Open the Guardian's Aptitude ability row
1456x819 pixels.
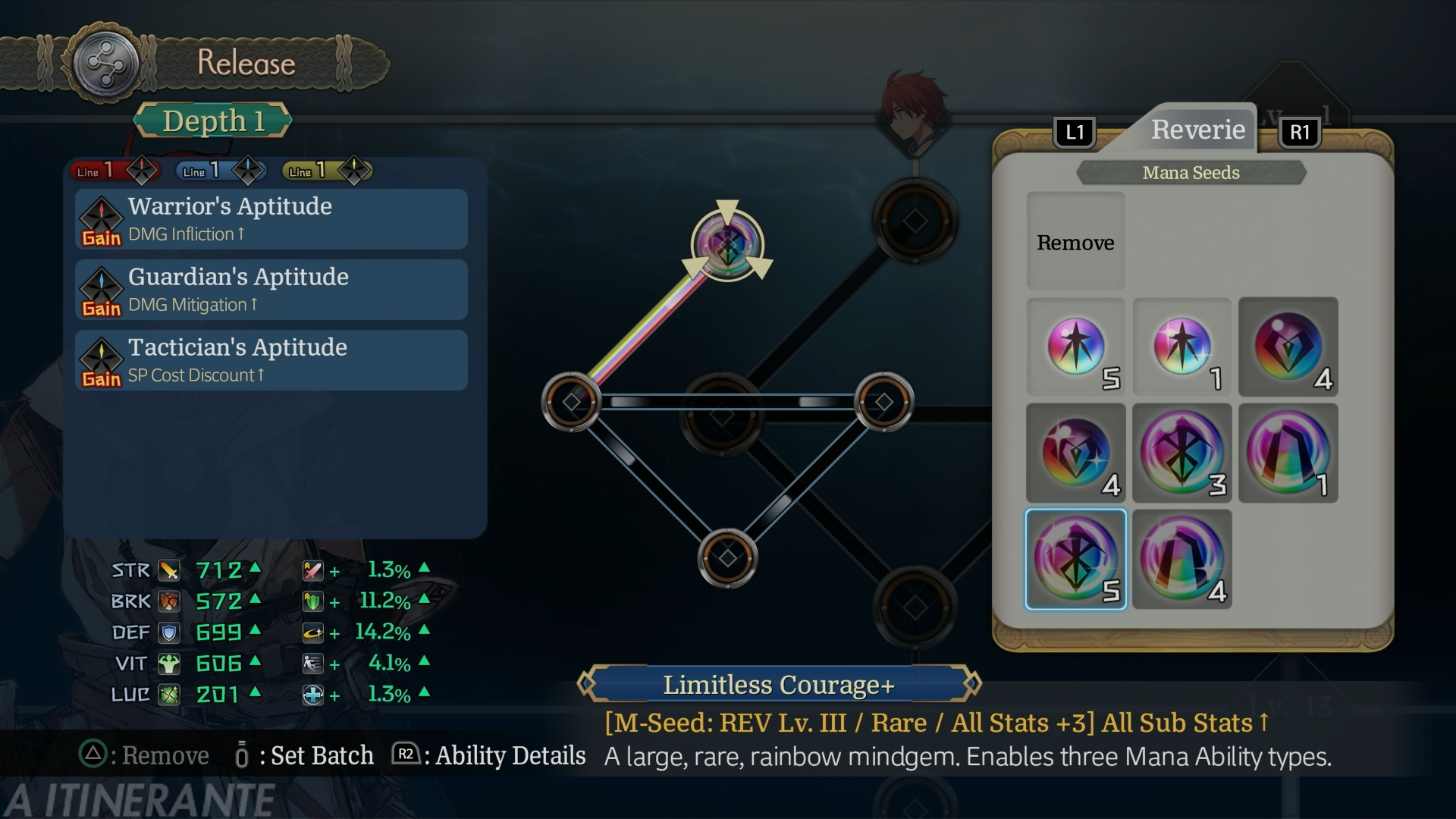tap(271, 290)
